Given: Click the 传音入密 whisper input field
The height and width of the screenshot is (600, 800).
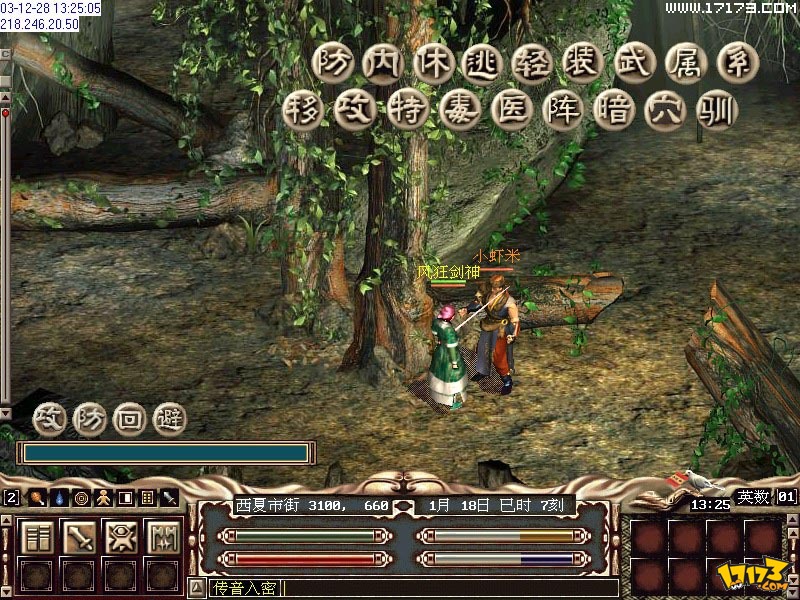Looking at the screenshot, I should pos(400,588).
